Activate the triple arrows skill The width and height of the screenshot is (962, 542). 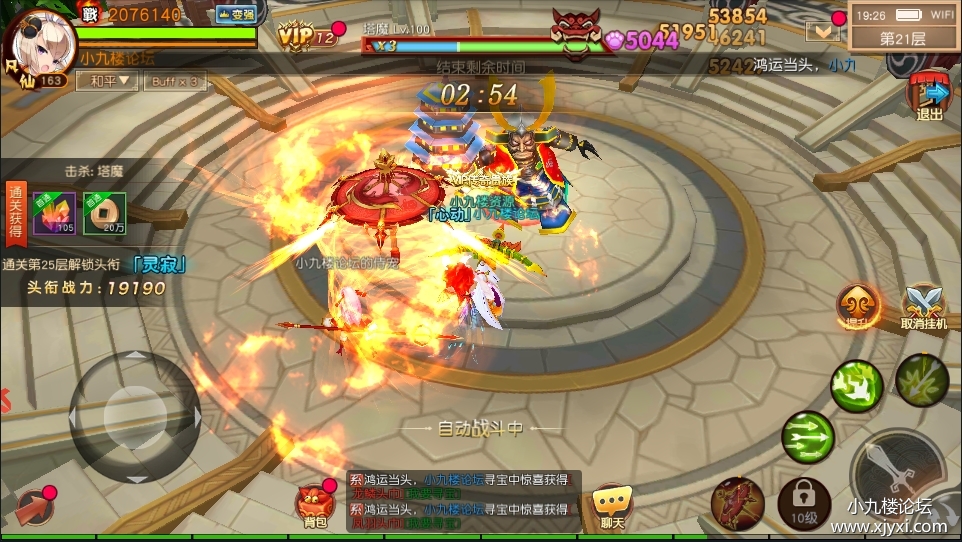coord(808,437)
